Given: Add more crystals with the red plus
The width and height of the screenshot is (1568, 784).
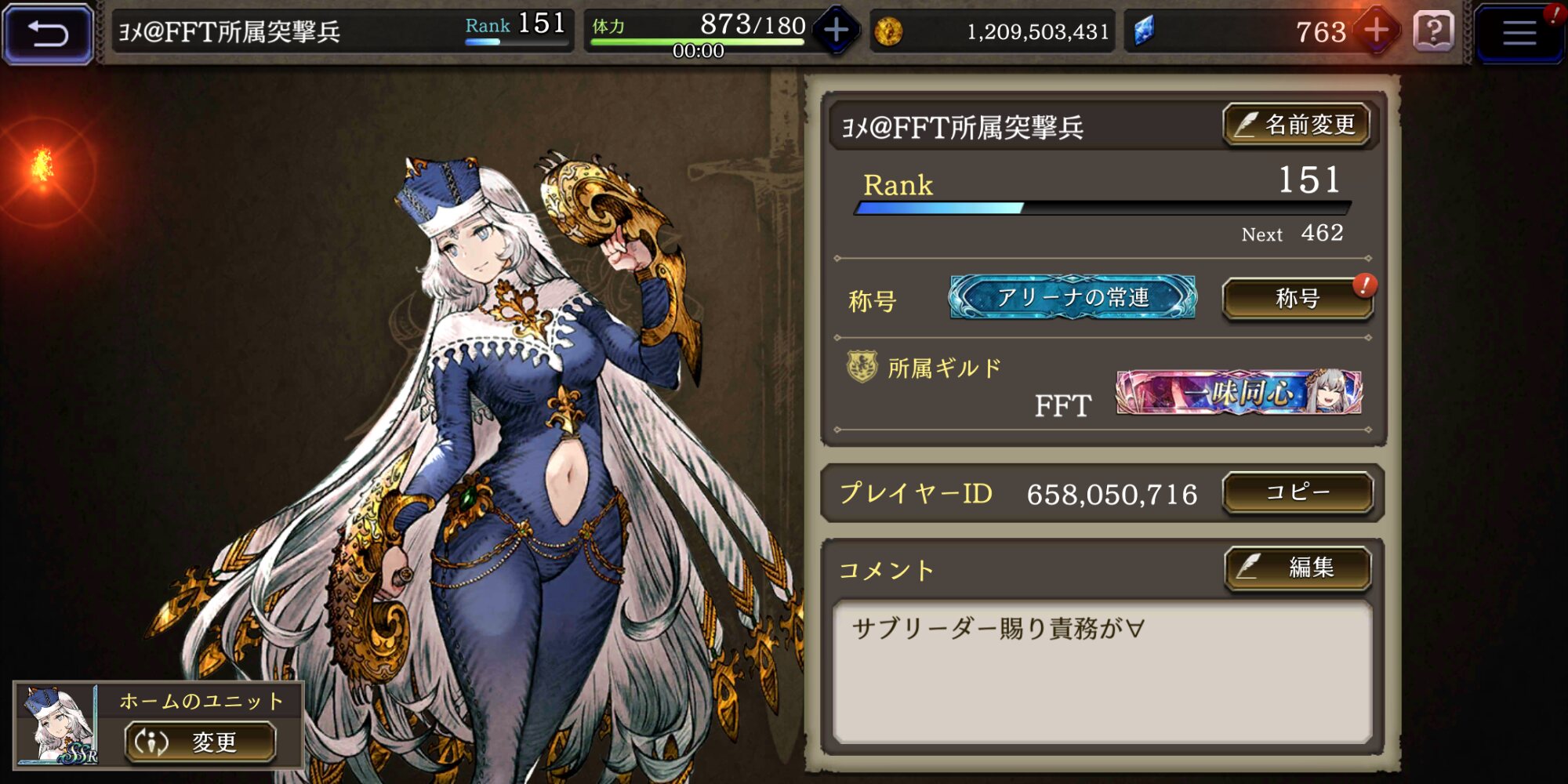Looking at the screenshot, I should [x=1376, y=31].
